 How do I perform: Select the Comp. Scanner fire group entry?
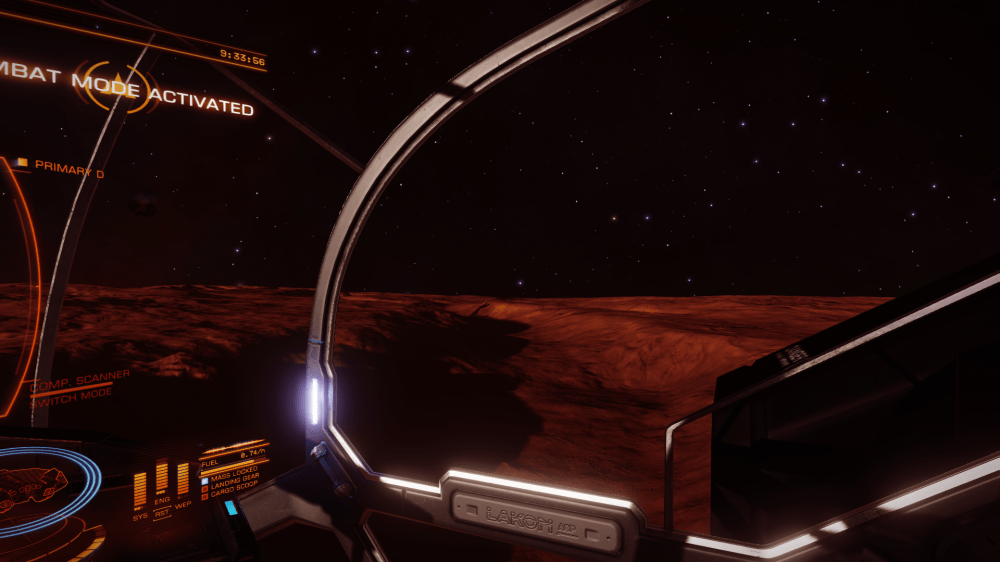[82, 378]
